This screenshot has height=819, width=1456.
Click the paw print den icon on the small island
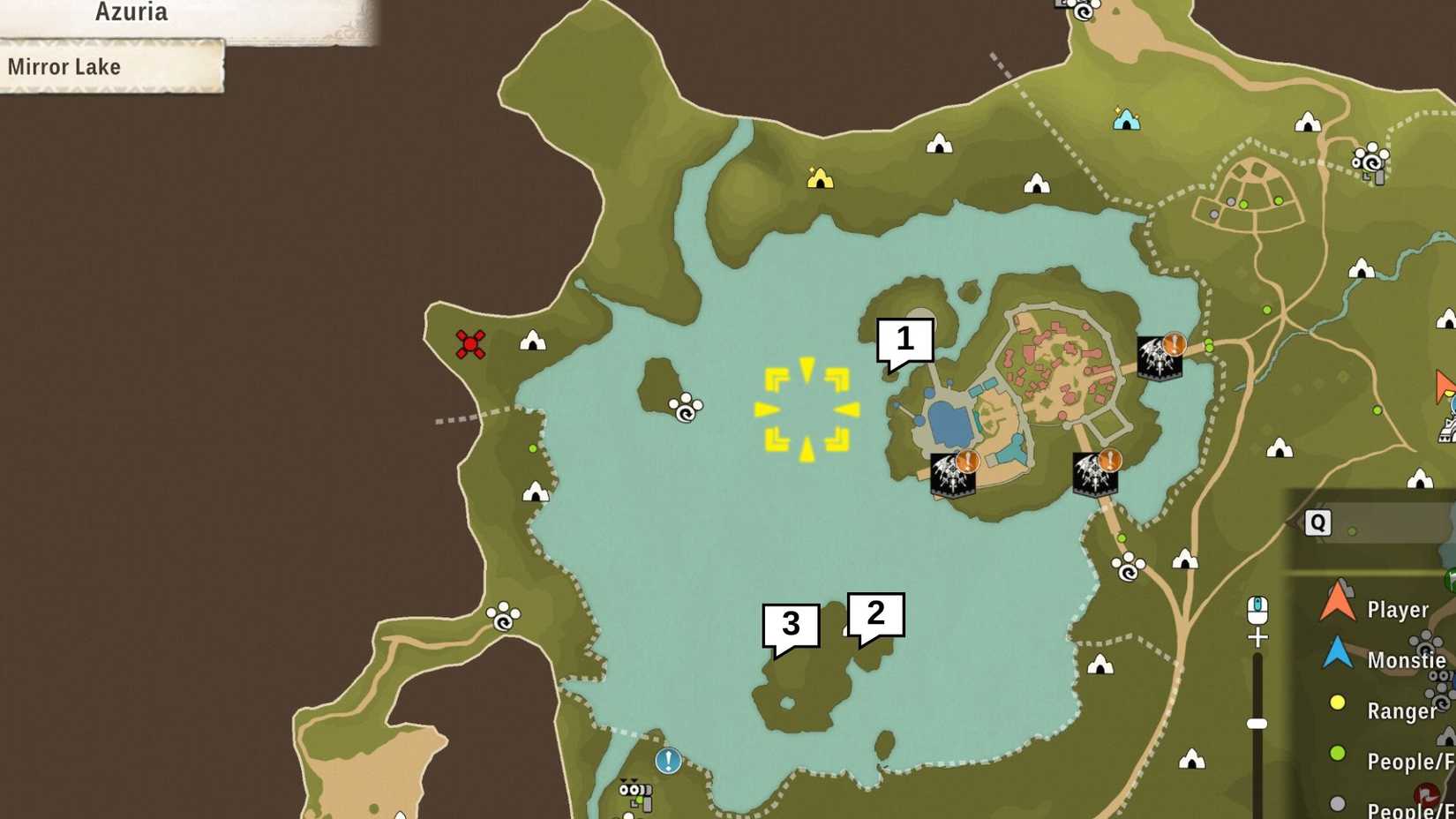pos(684,409)
